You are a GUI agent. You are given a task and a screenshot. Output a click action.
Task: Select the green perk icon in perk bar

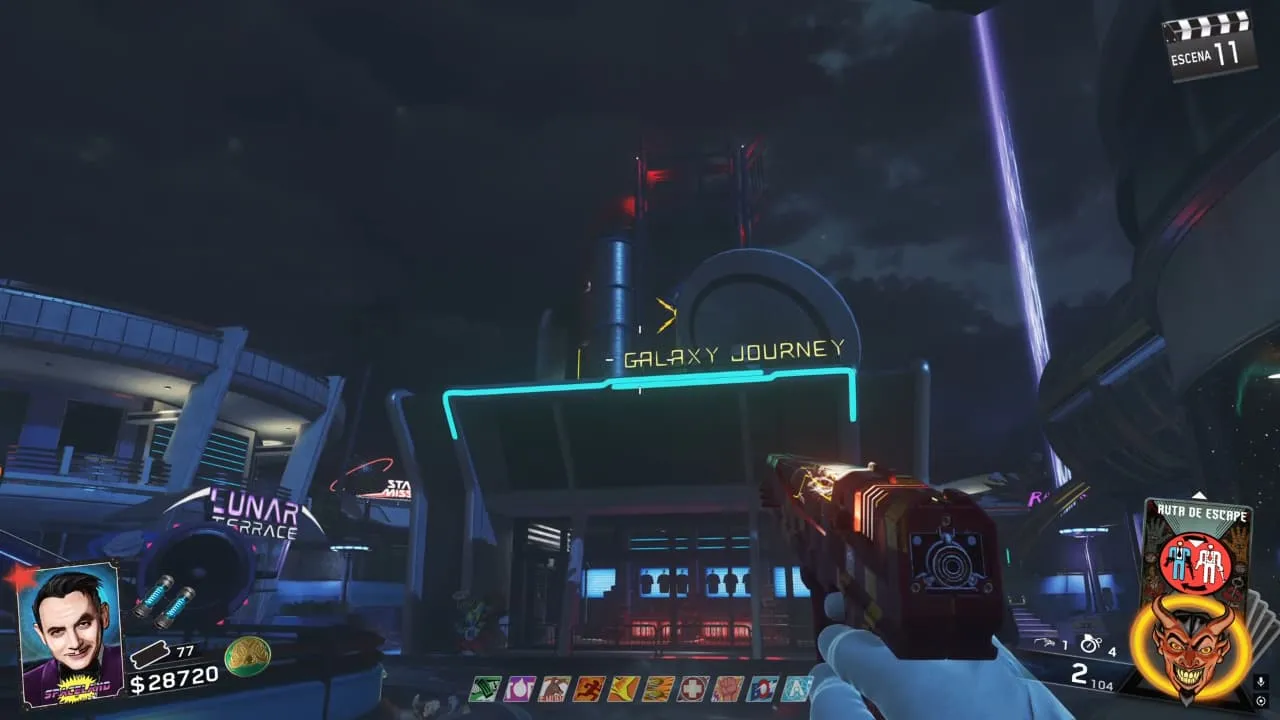[487, 688]
